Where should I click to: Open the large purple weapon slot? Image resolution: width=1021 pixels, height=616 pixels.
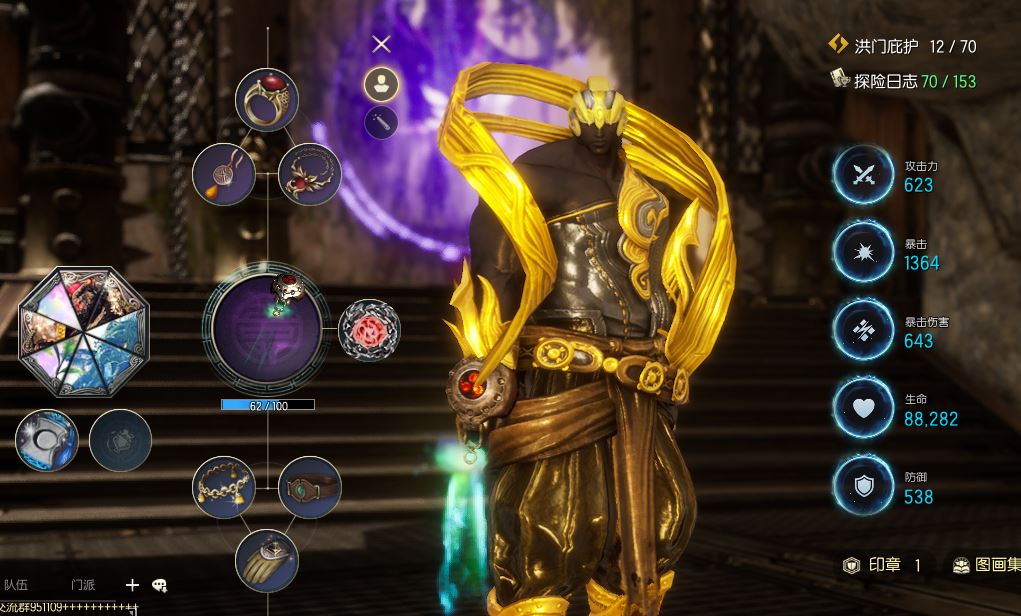click(266, 329)
